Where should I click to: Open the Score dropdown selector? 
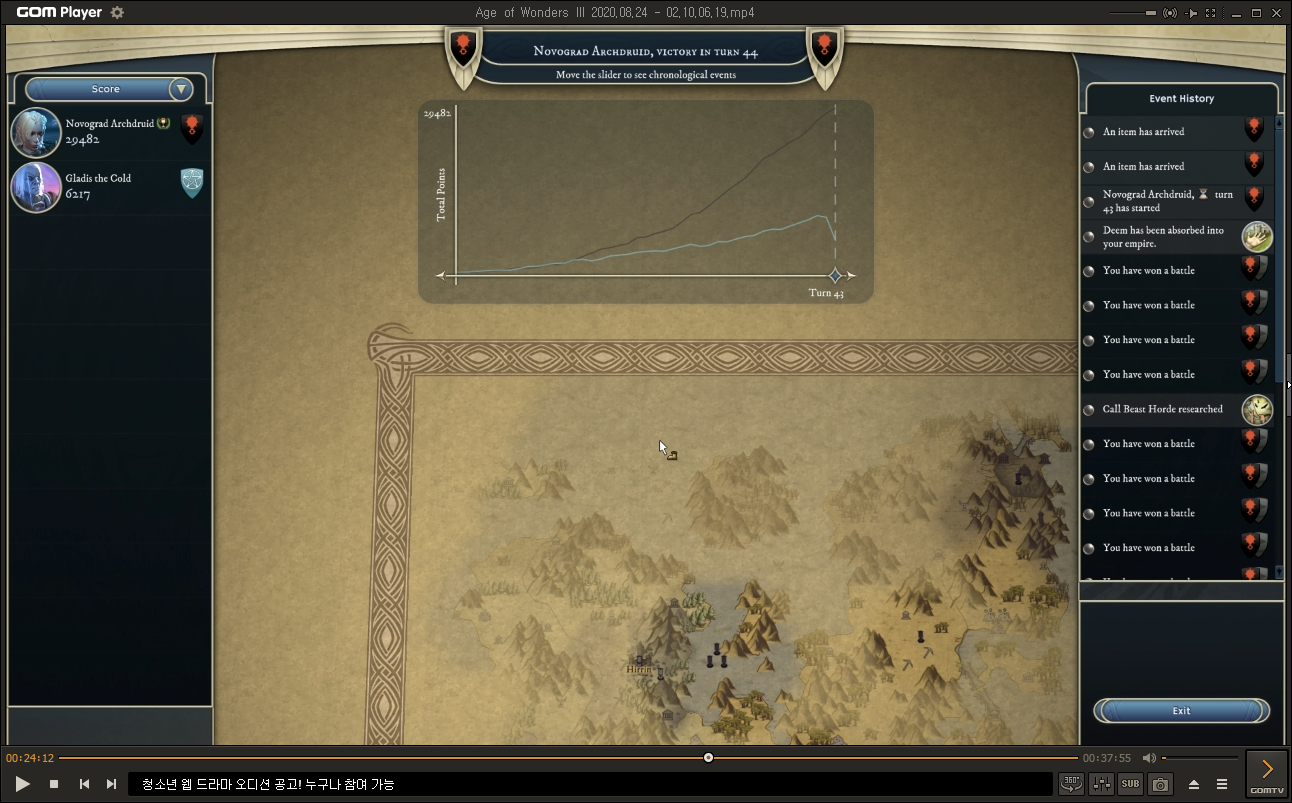point(181,89)
